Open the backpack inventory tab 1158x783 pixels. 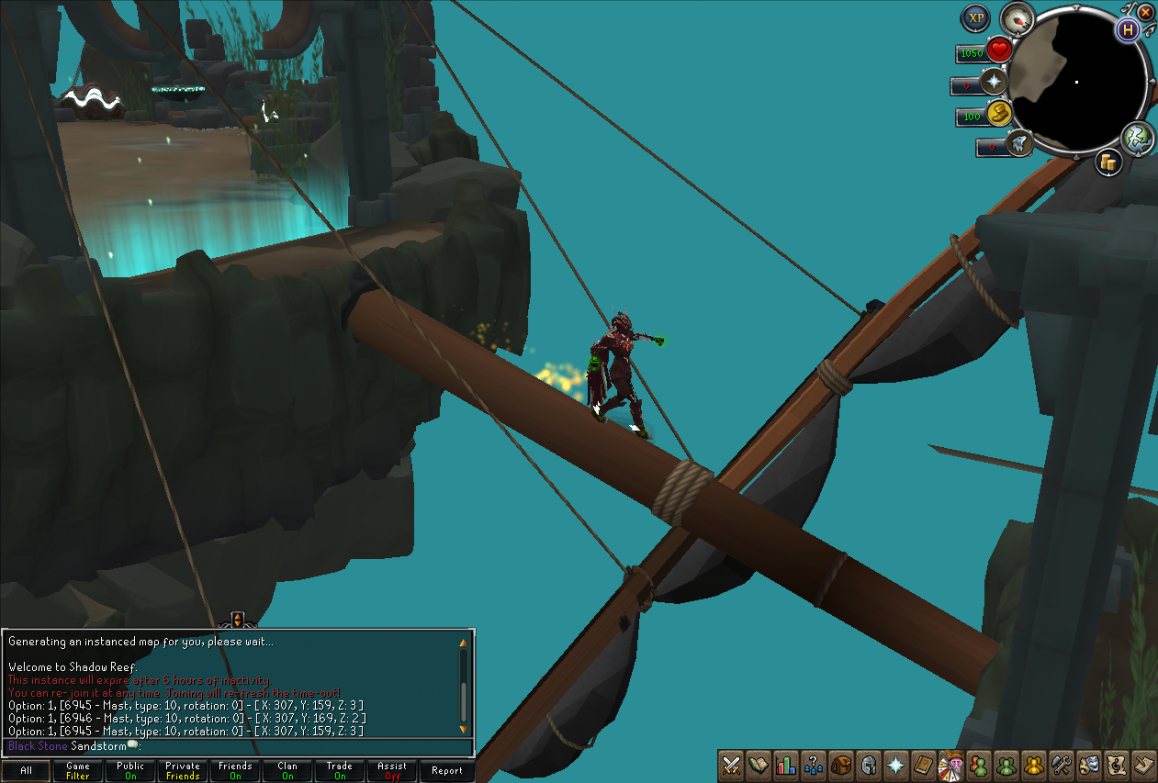click(841, 765)
